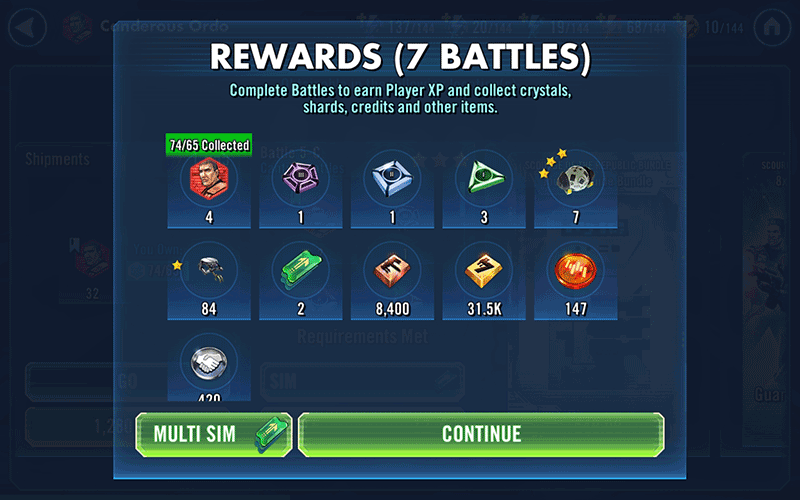Inspect the purple gear salvage reward

[x=300, y=180]
